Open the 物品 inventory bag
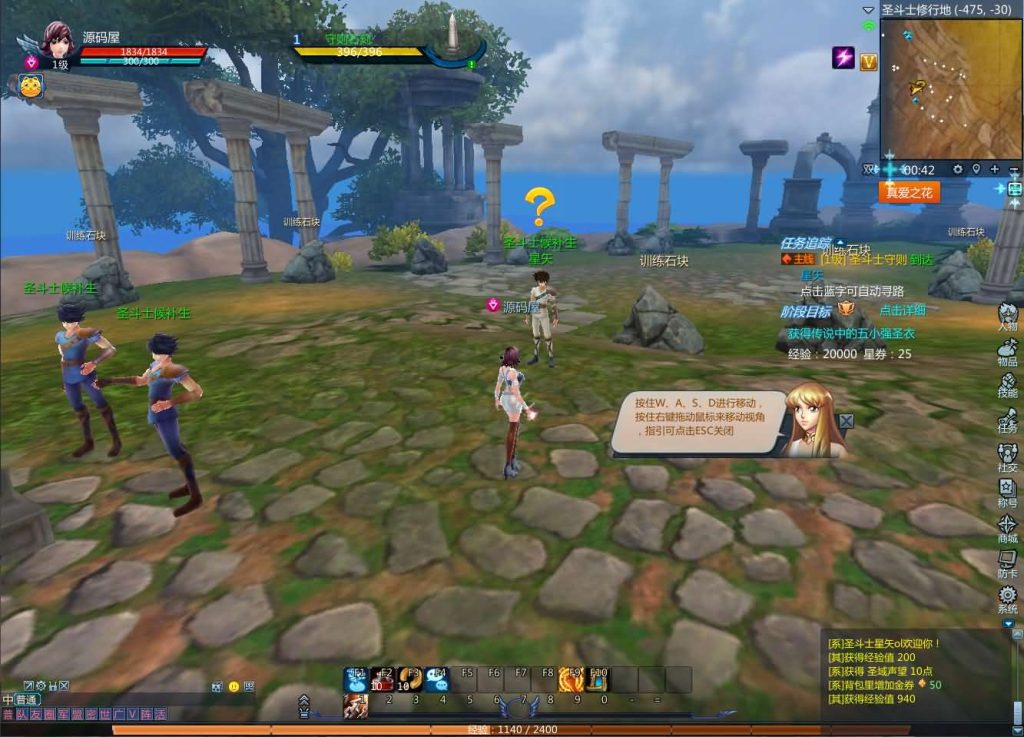Viewport: 1024px width, 737px height. click(x=1007, y=351)
